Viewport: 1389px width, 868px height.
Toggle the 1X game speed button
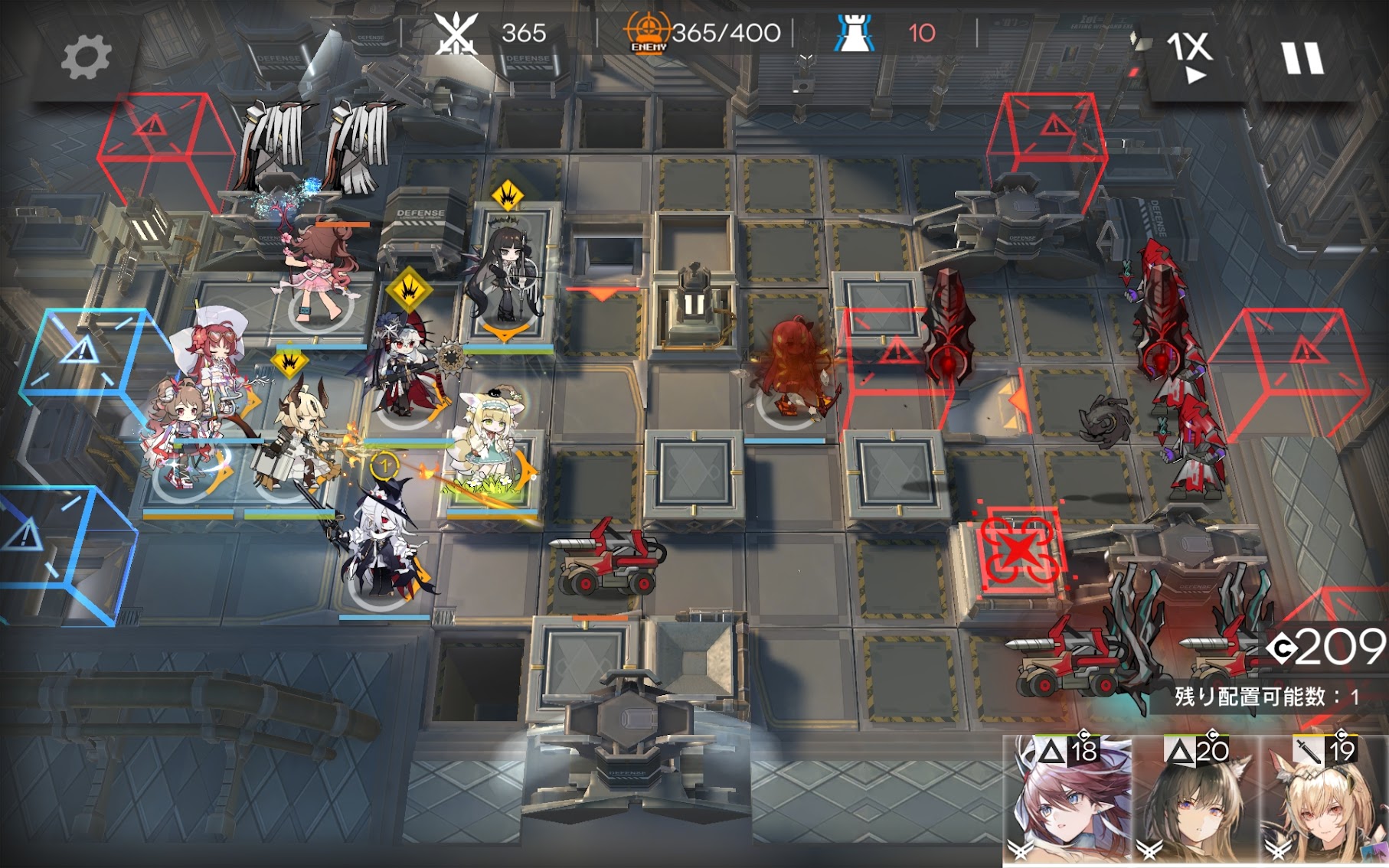(1189, 55)
